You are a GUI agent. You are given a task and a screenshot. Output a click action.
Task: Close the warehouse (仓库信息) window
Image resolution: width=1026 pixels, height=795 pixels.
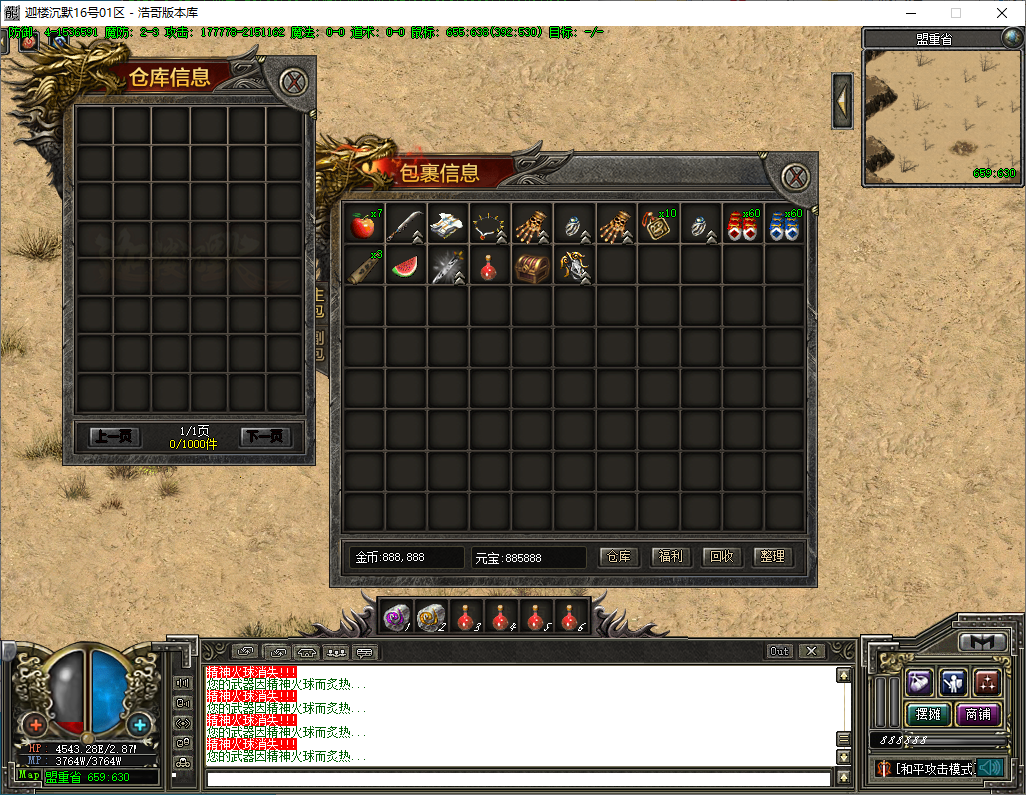(x=292, y=82)
